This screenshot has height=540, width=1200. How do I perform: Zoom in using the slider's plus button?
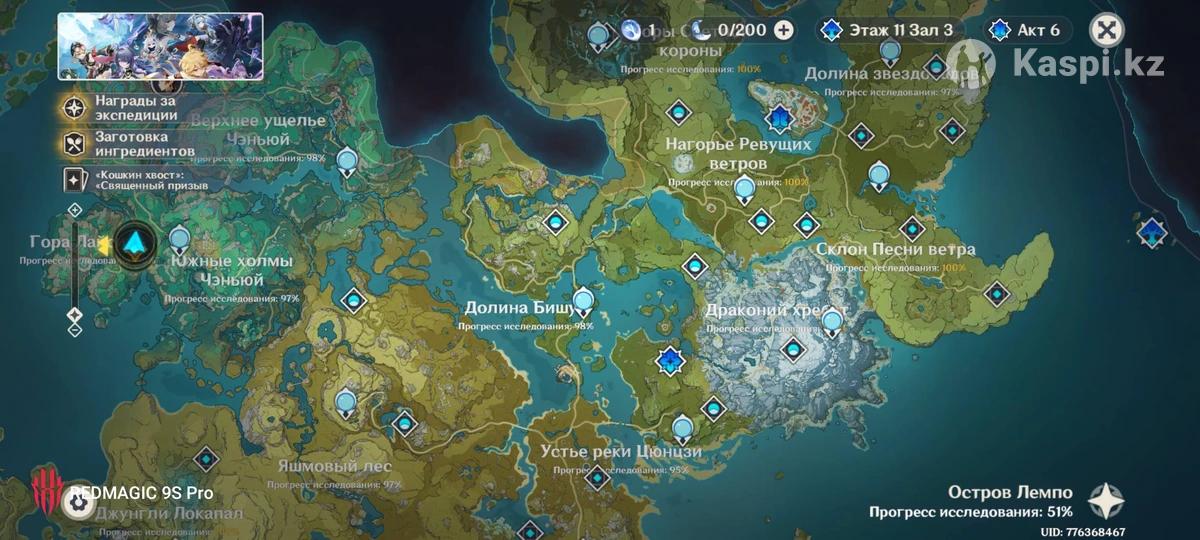tap(74, 209)
